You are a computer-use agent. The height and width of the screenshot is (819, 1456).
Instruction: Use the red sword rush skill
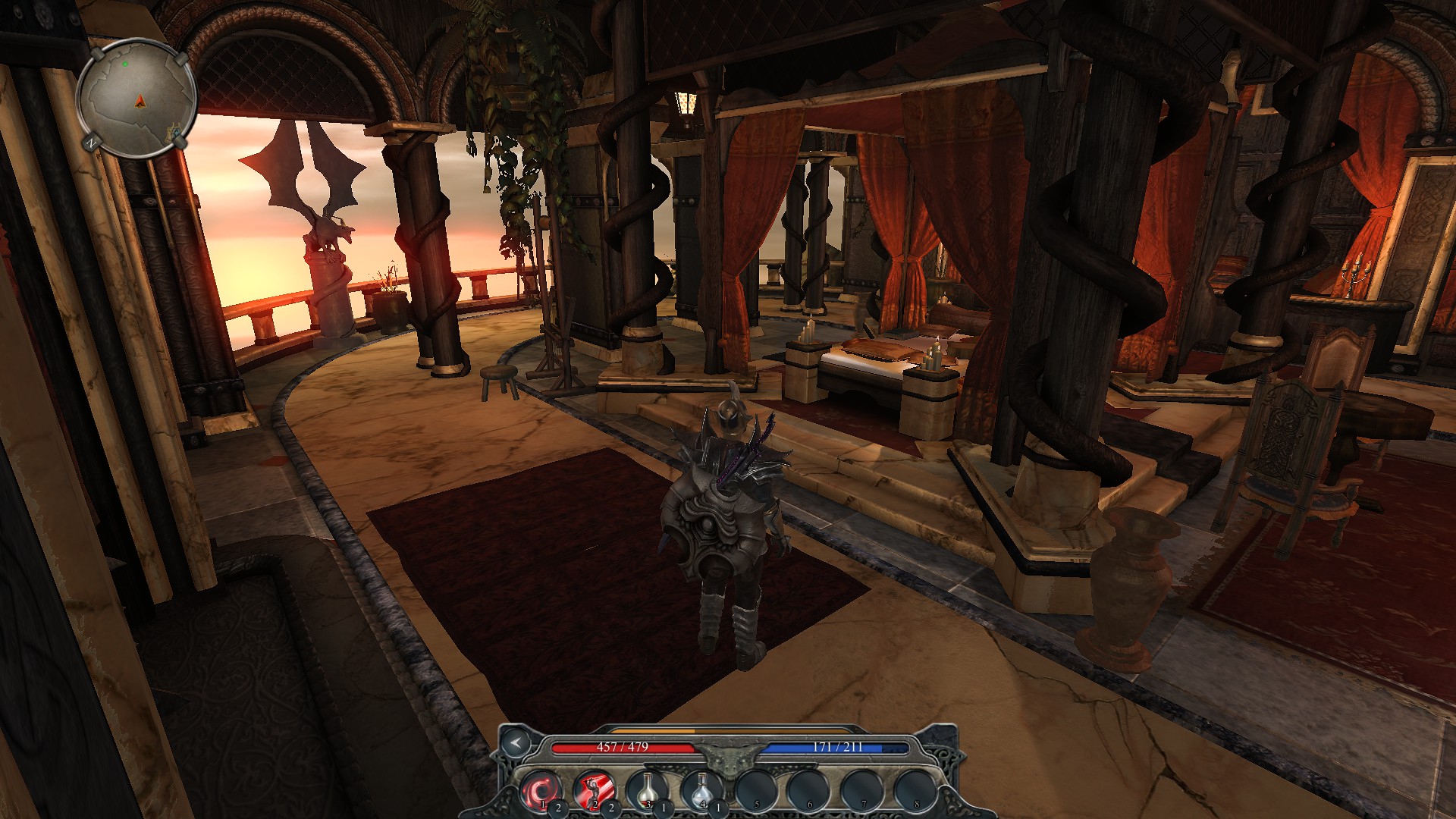click(x=594, y=790)
